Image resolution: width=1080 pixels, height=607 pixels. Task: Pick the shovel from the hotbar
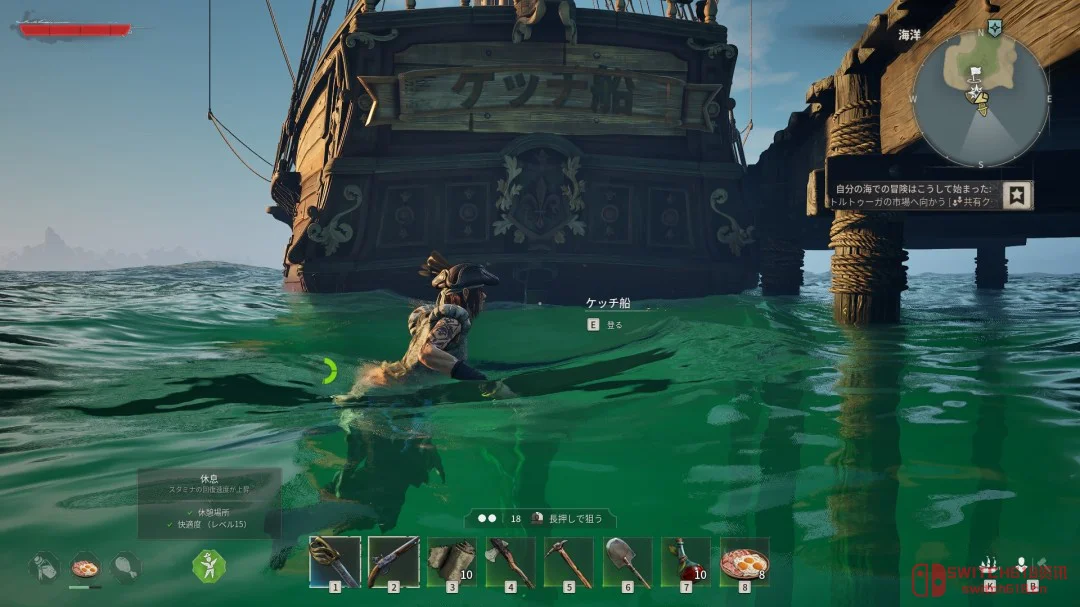(x=628, y=562)
